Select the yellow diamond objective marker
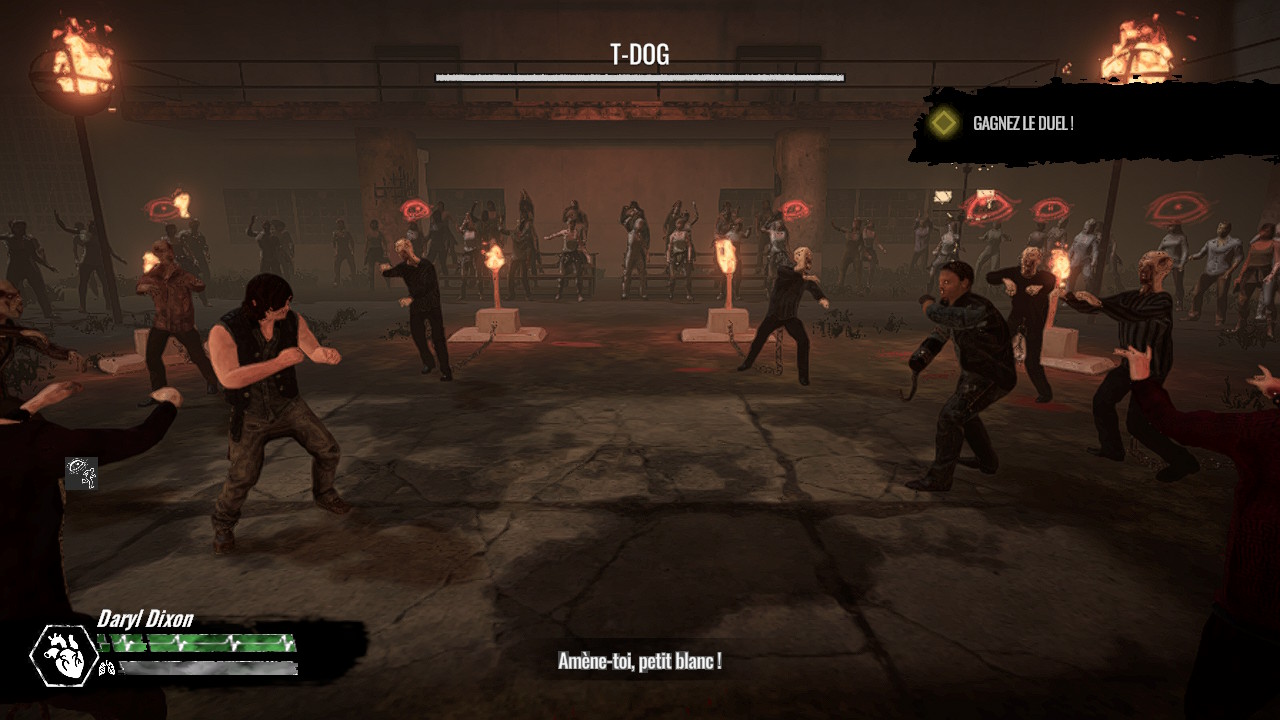 pyautogui.click(x=942, y=123)
